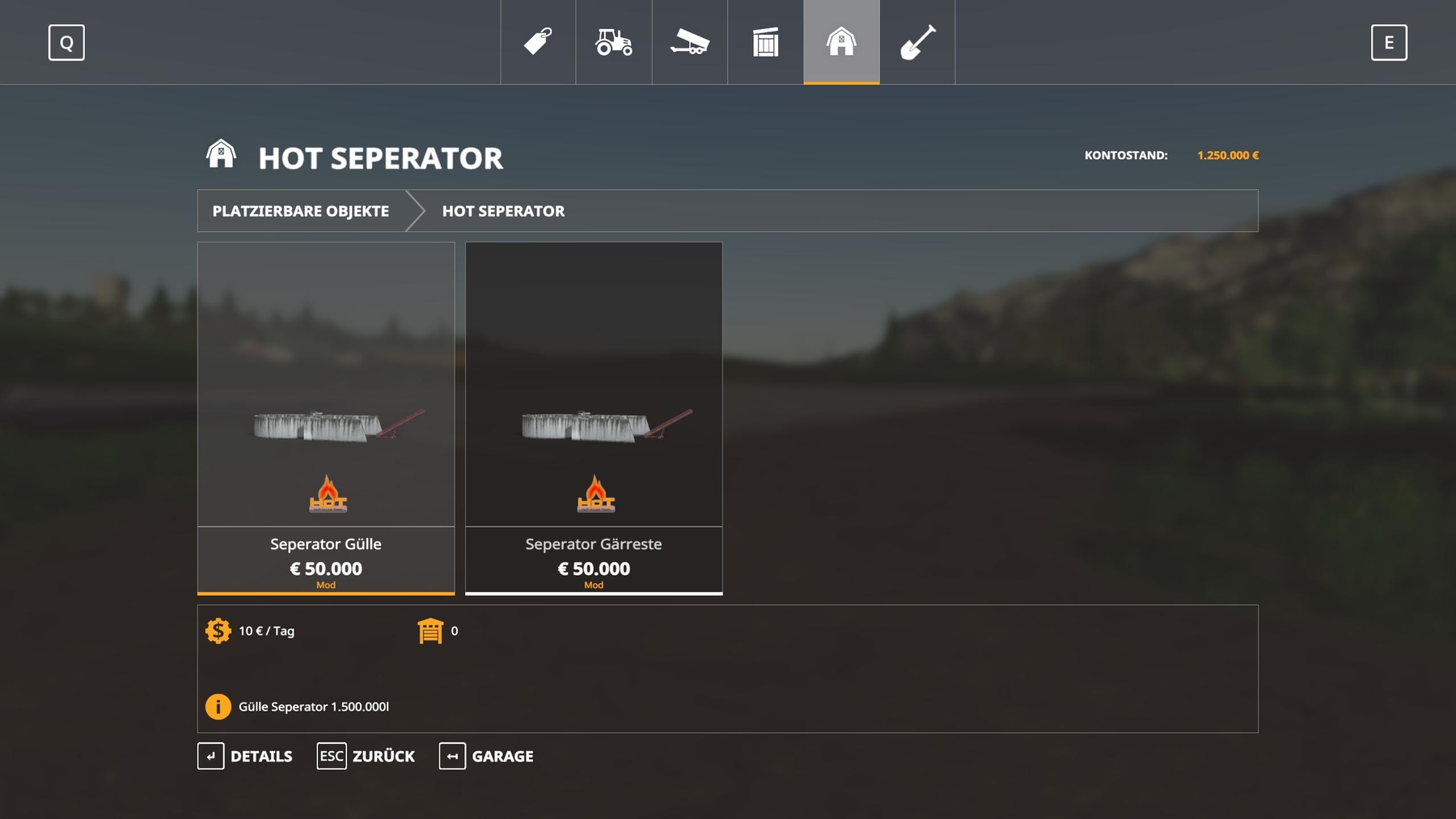Click the Kontostand balance of 1.250.000 €
Viewport: 1456px width, 819px height.
1226,153
